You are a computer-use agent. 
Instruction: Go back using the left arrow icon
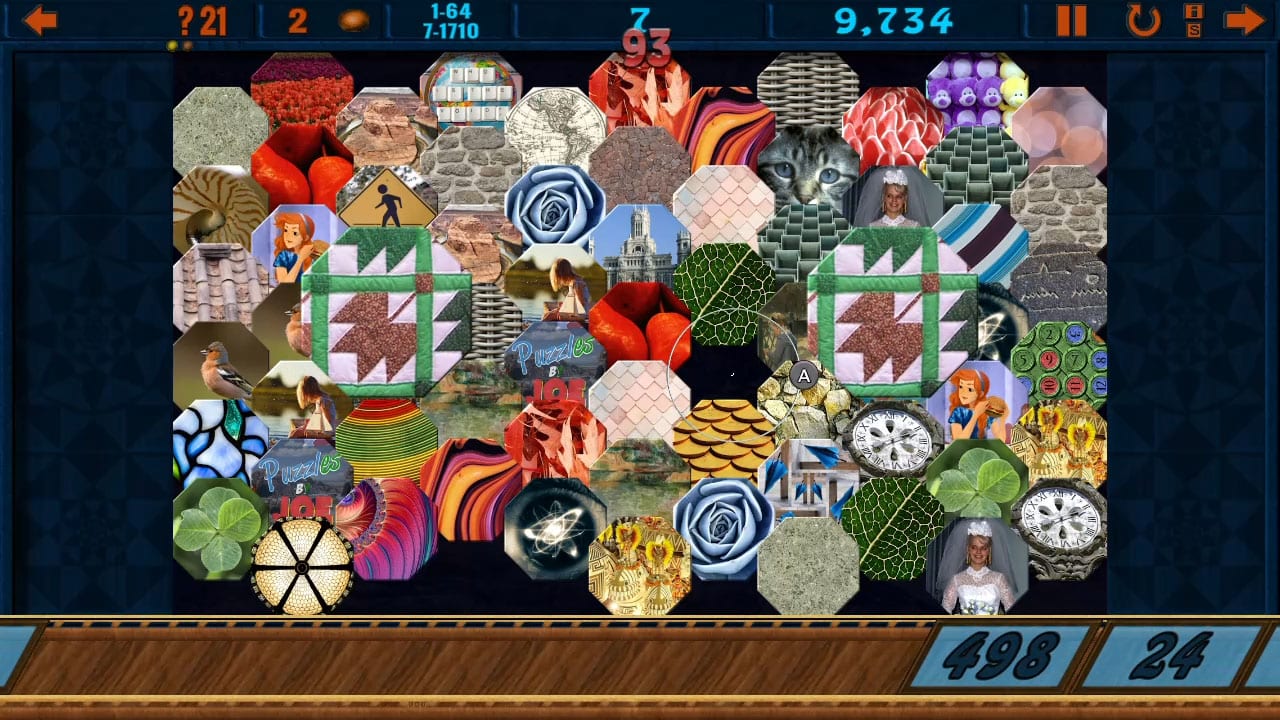coord(40,17)
